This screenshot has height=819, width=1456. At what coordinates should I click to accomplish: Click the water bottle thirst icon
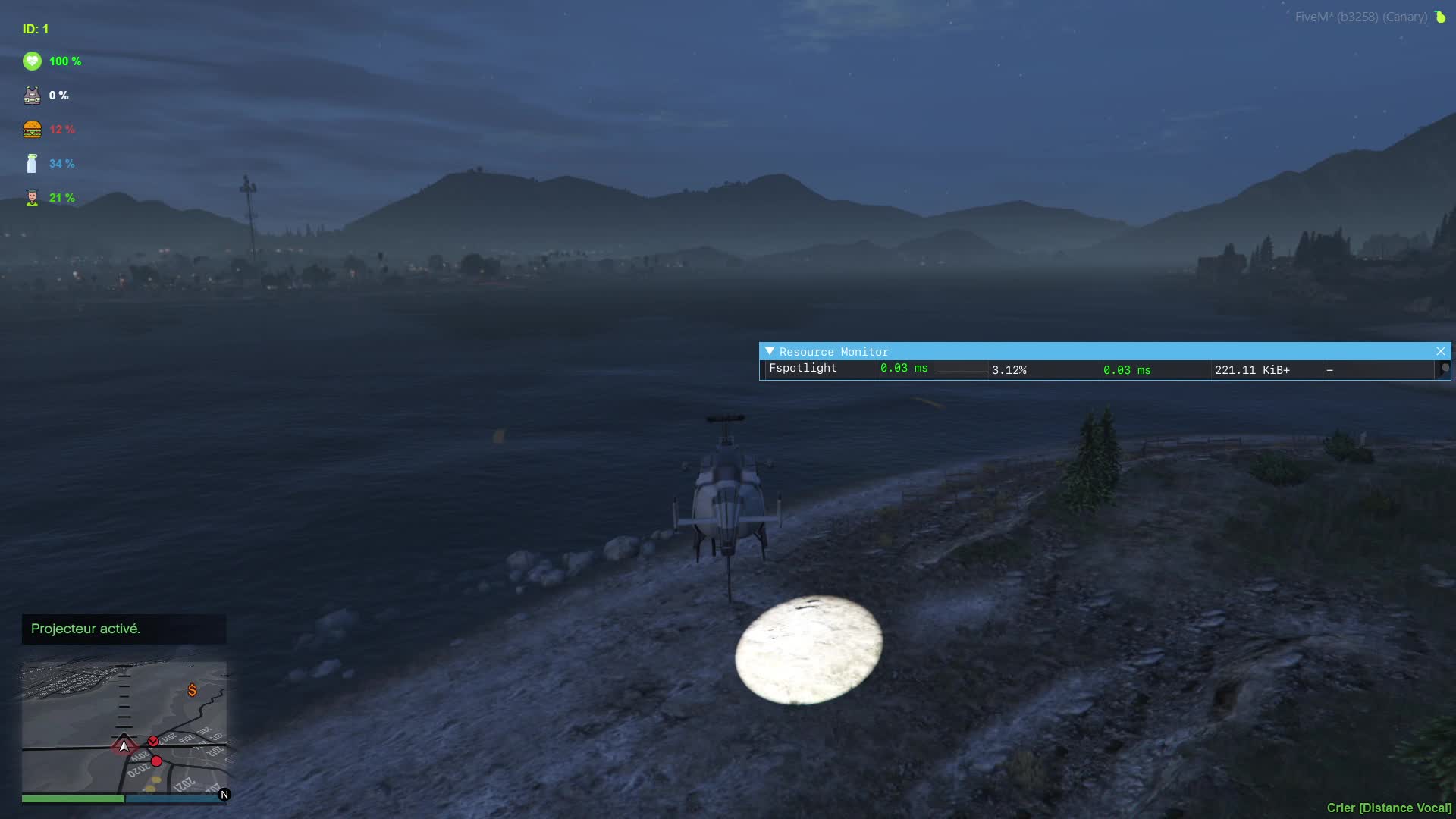point(32,164)
